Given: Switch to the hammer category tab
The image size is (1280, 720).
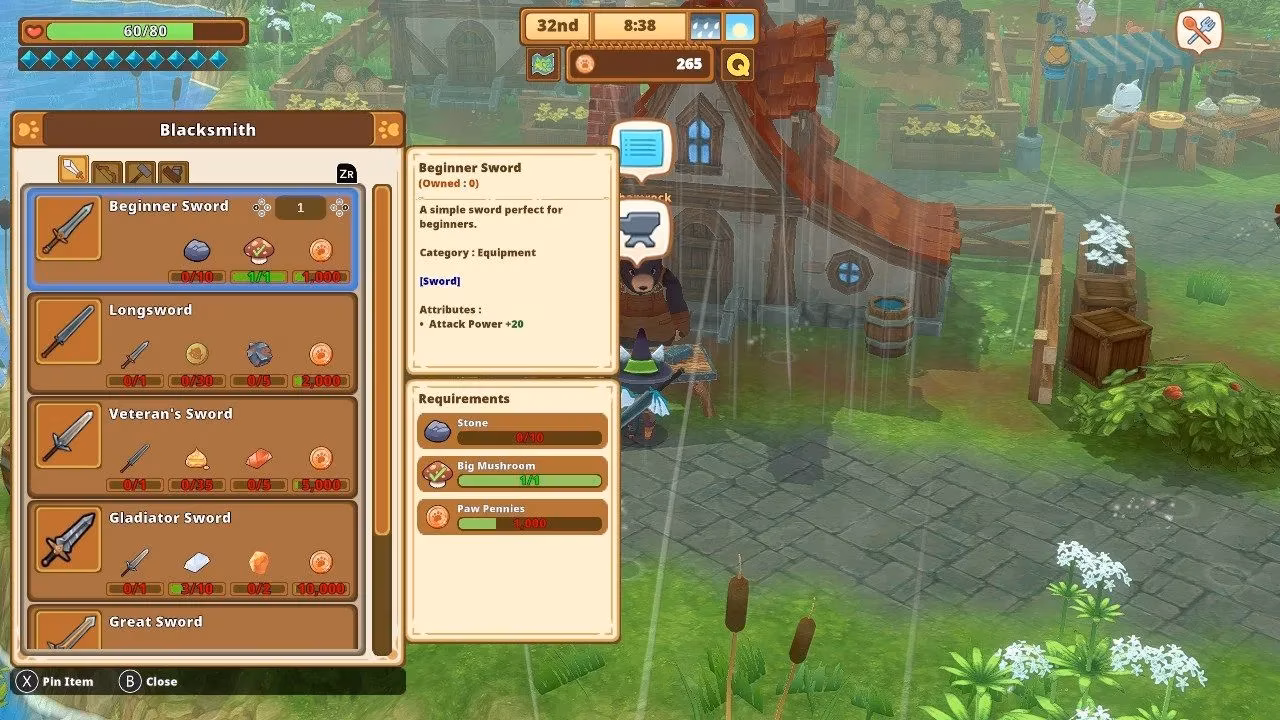Looking at the screenshot, I should click(140, 173).
